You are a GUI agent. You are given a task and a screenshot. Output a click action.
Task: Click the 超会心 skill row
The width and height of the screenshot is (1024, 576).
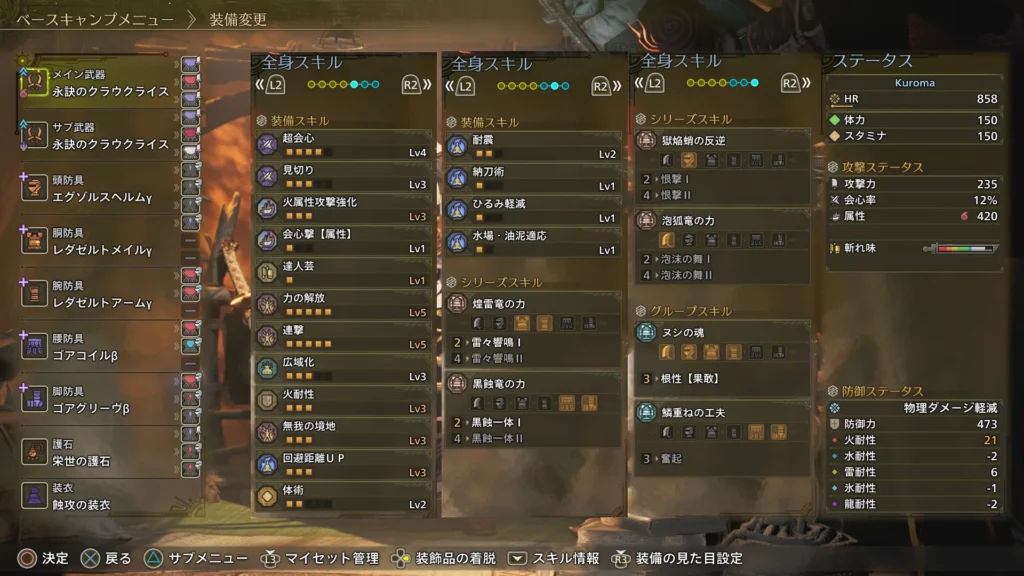(x=343, y=145)
